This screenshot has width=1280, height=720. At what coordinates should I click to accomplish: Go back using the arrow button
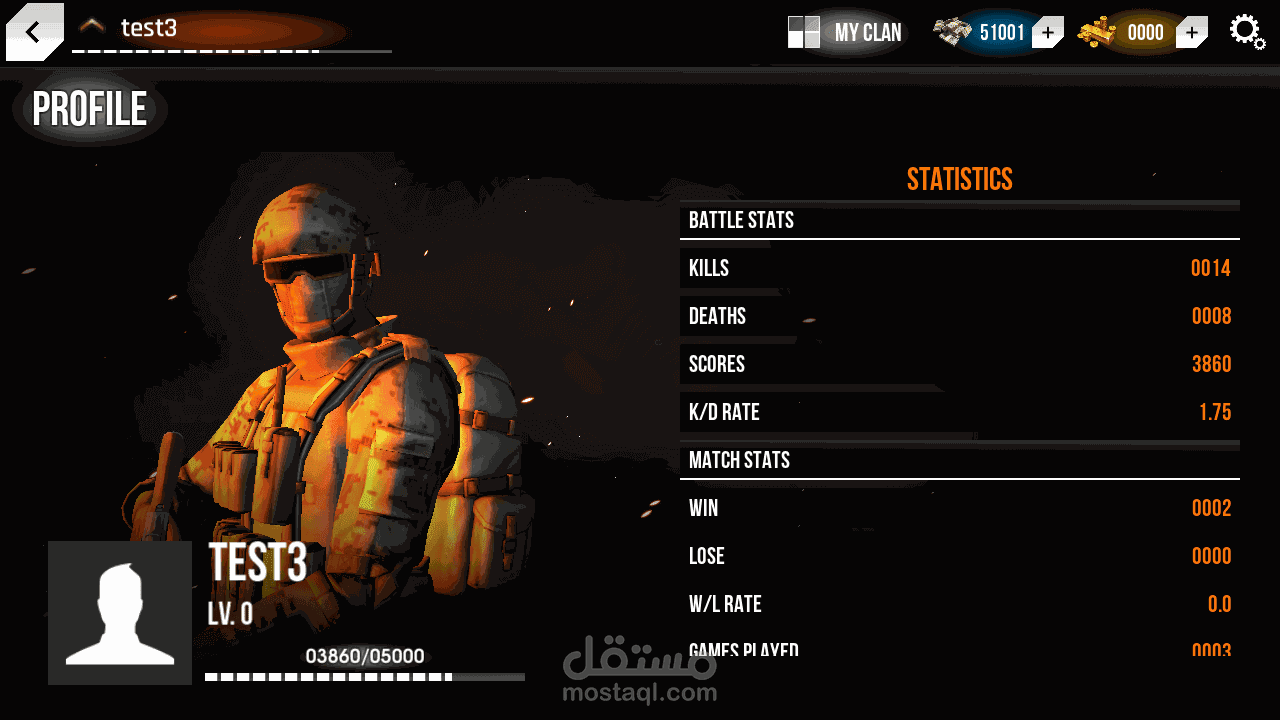coord(34,32)
